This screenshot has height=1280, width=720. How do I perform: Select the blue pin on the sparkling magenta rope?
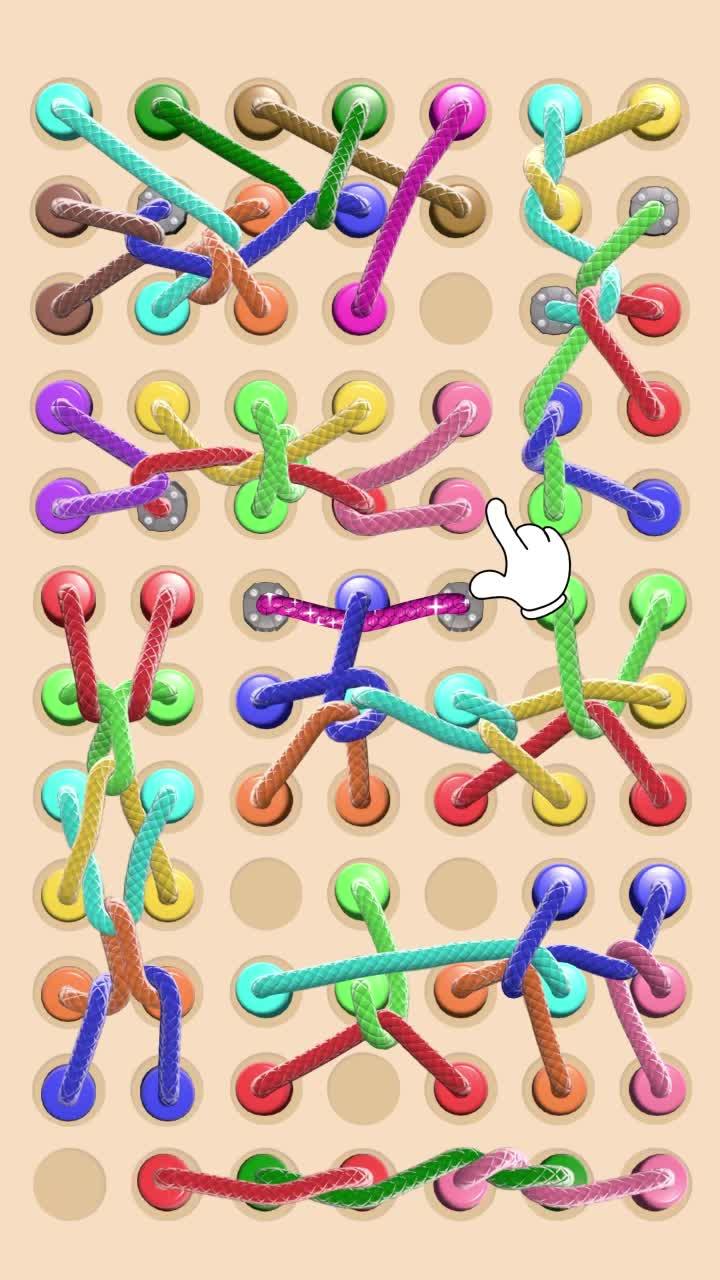[361, 596]
